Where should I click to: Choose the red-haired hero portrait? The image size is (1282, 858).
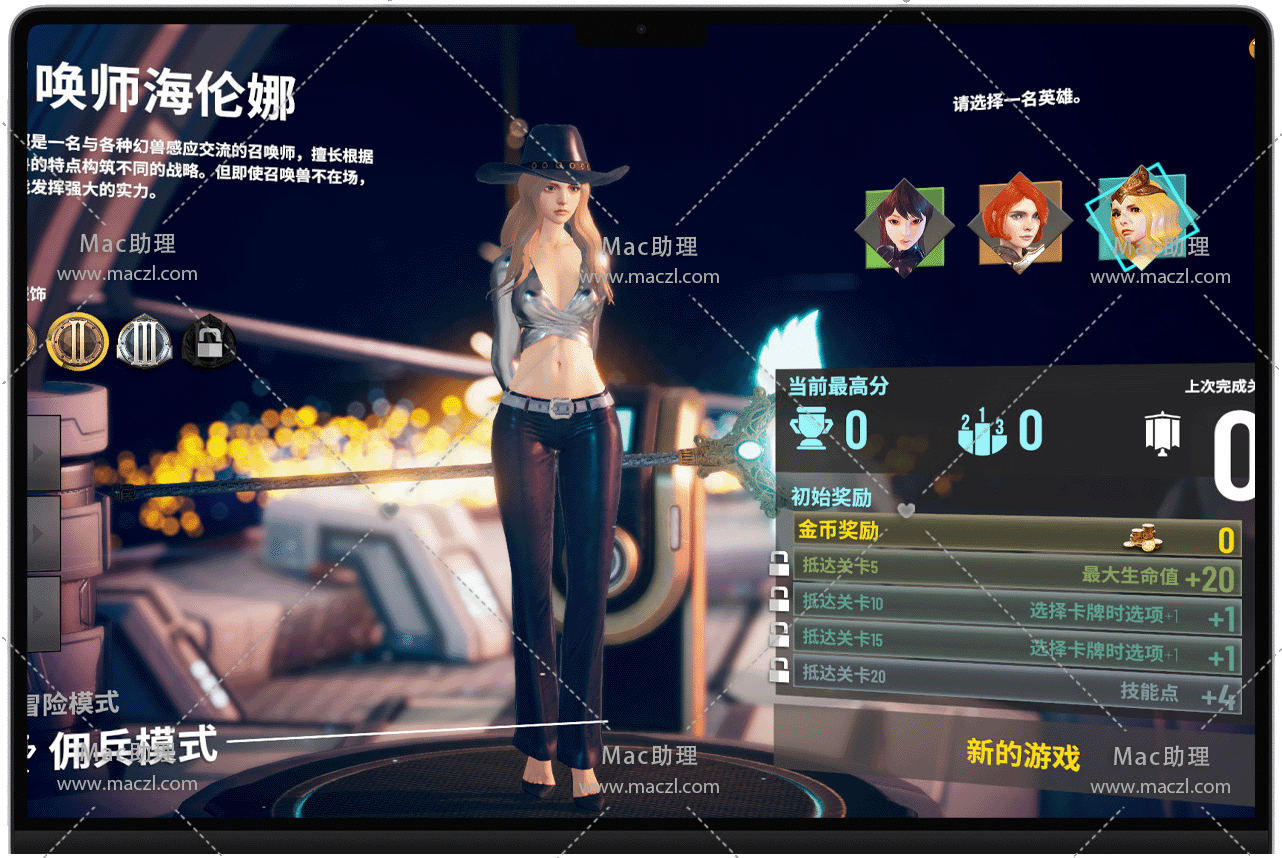point(1019,223)
